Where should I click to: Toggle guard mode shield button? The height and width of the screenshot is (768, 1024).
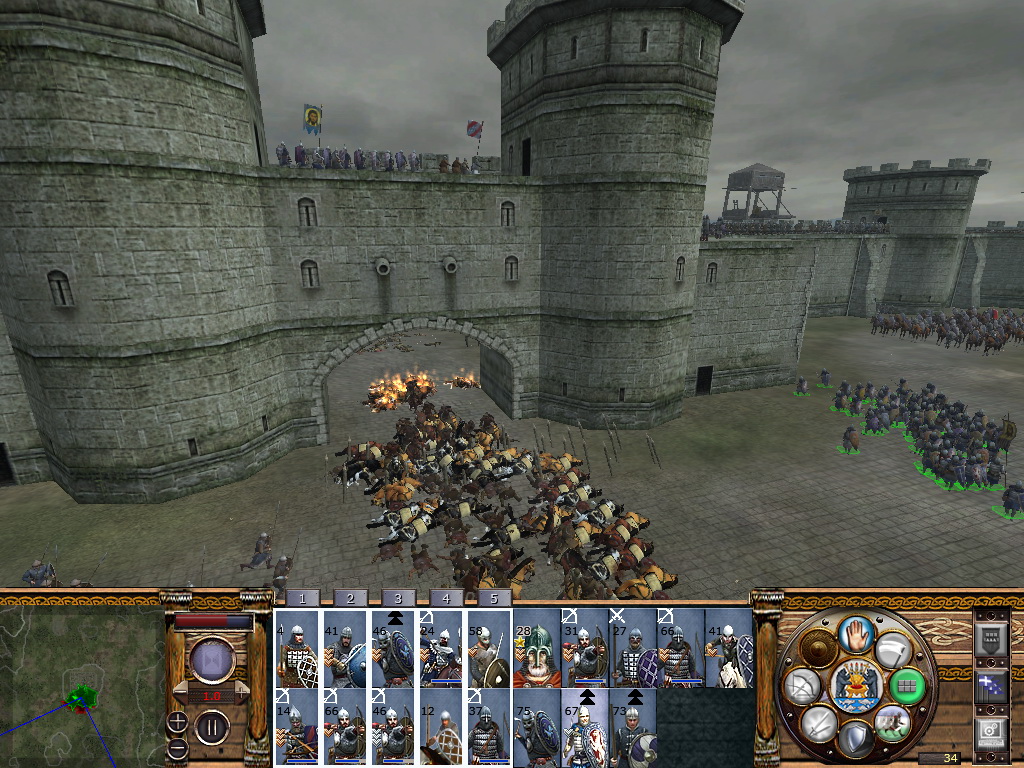coord(854,739)
